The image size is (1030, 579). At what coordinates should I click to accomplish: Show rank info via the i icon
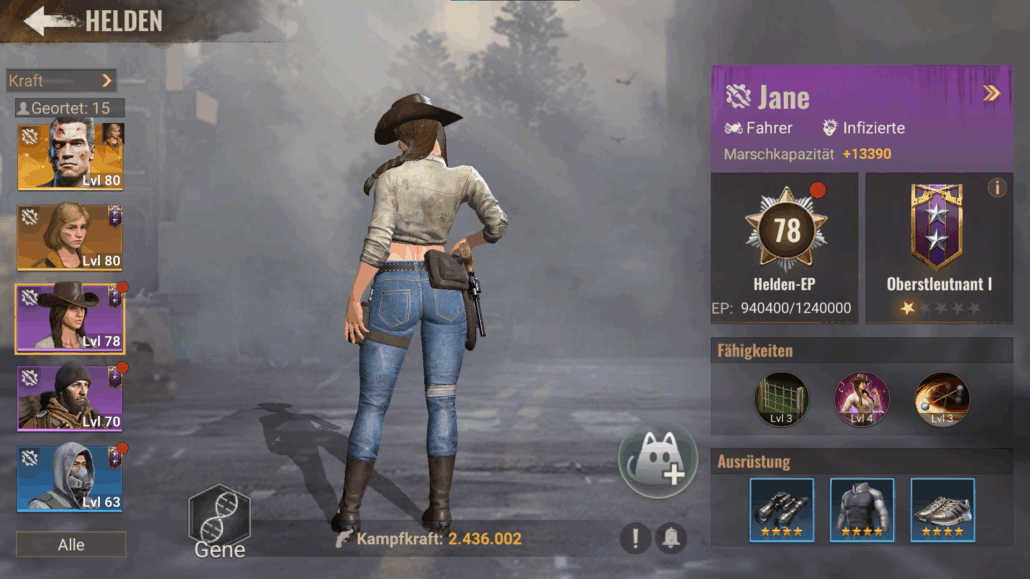pos(997,187)
